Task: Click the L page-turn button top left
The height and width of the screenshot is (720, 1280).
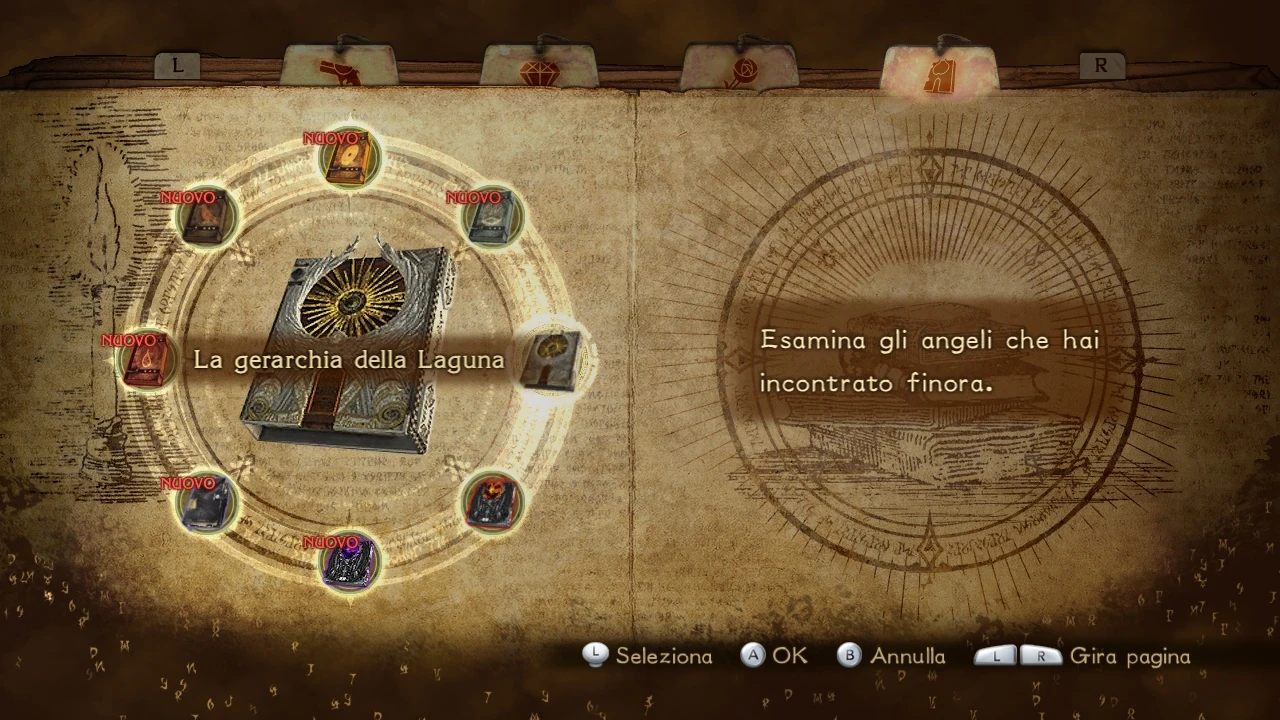Action: pyautogui.click(x=178, y=66)
